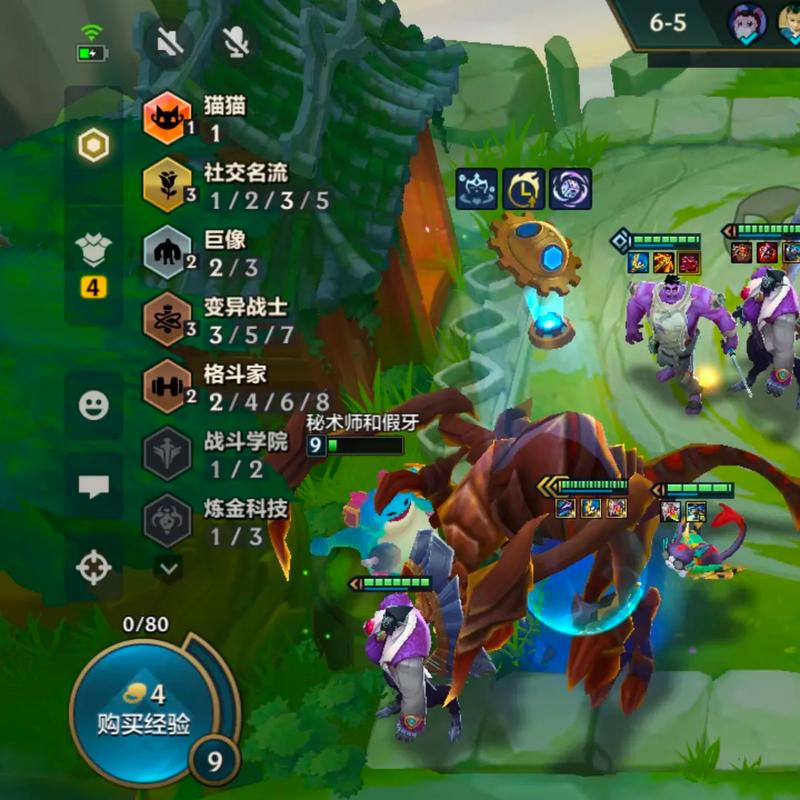The height and width of the screenshot is (800, 800).
Task: Select the 巨像 trait entry
Action: point(167,252)
